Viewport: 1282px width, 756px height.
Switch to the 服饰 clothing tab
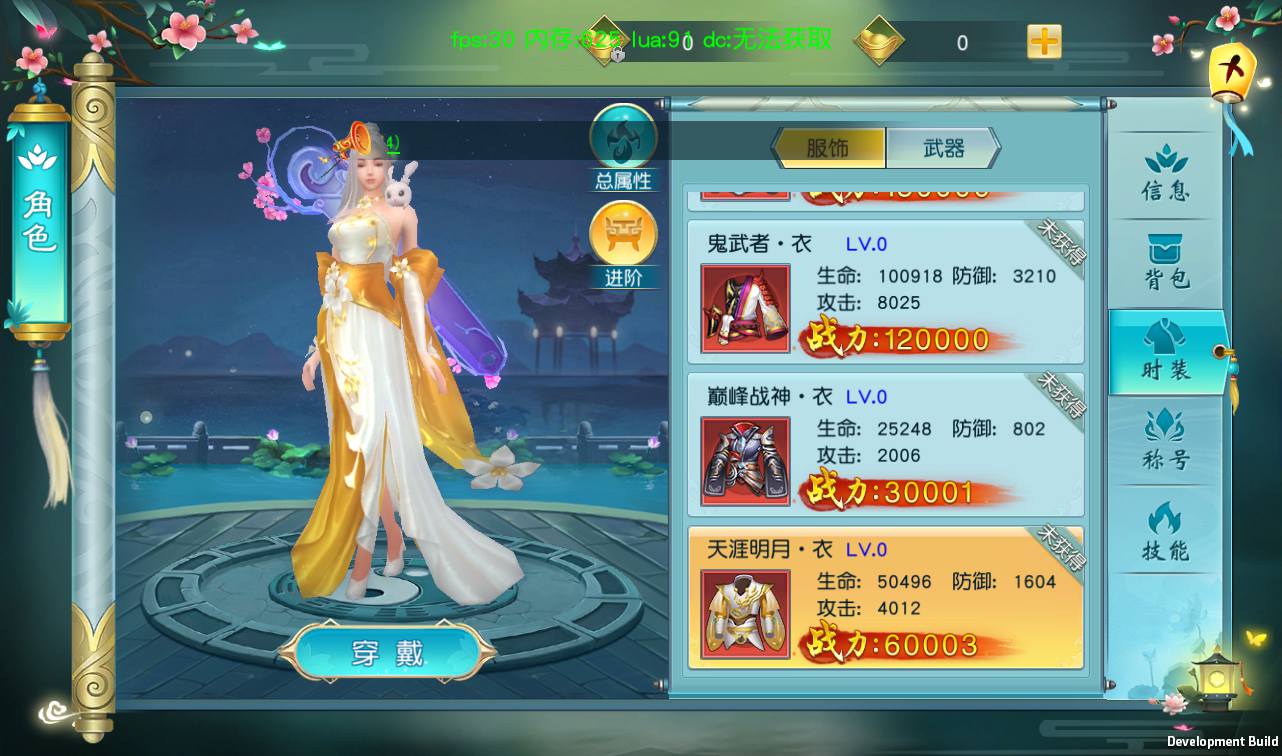tap(829, 148)
